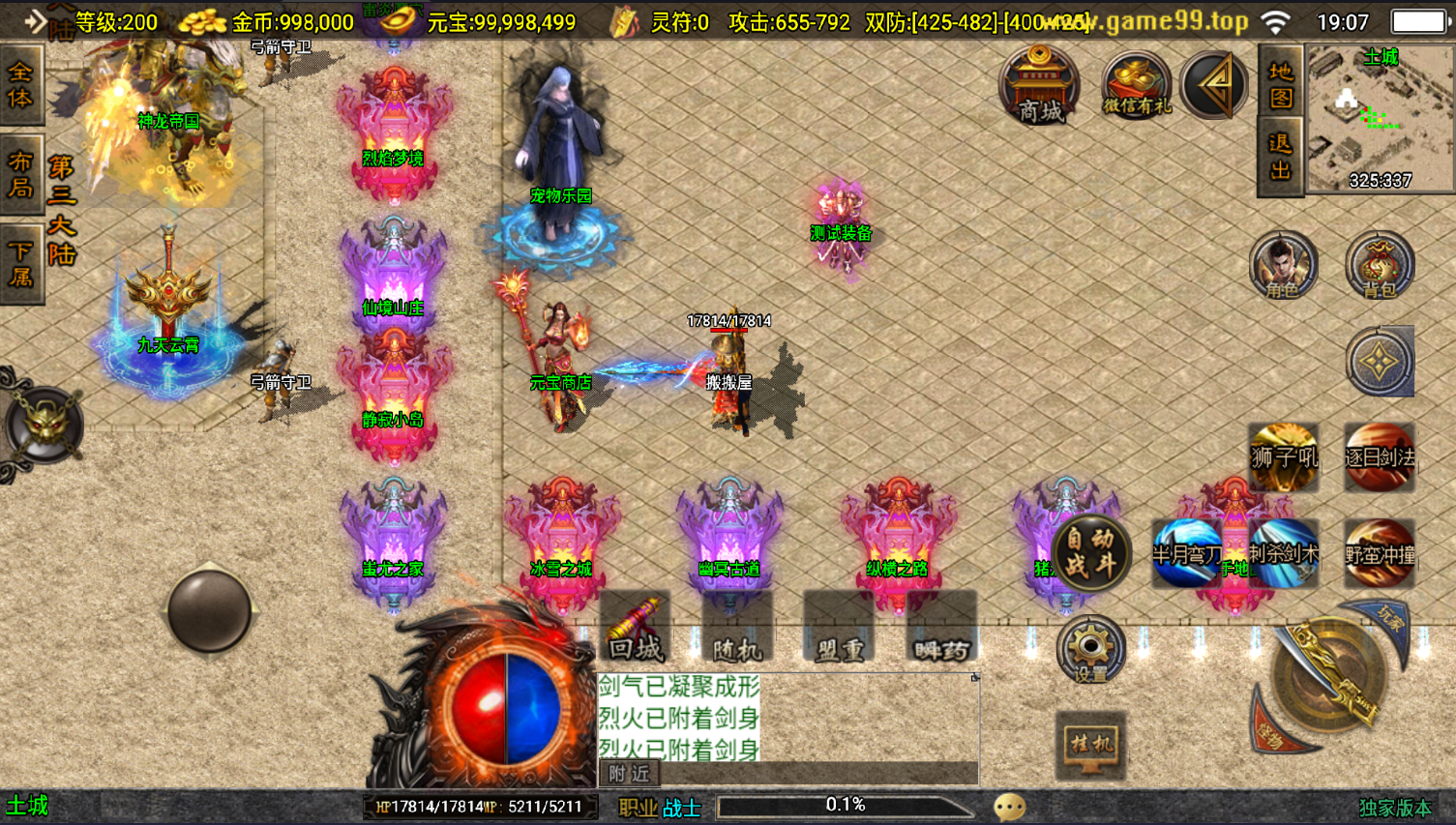Select the 全体 tab
The width and height of the screenshot is (1456, 825).
tap(20, 85)
